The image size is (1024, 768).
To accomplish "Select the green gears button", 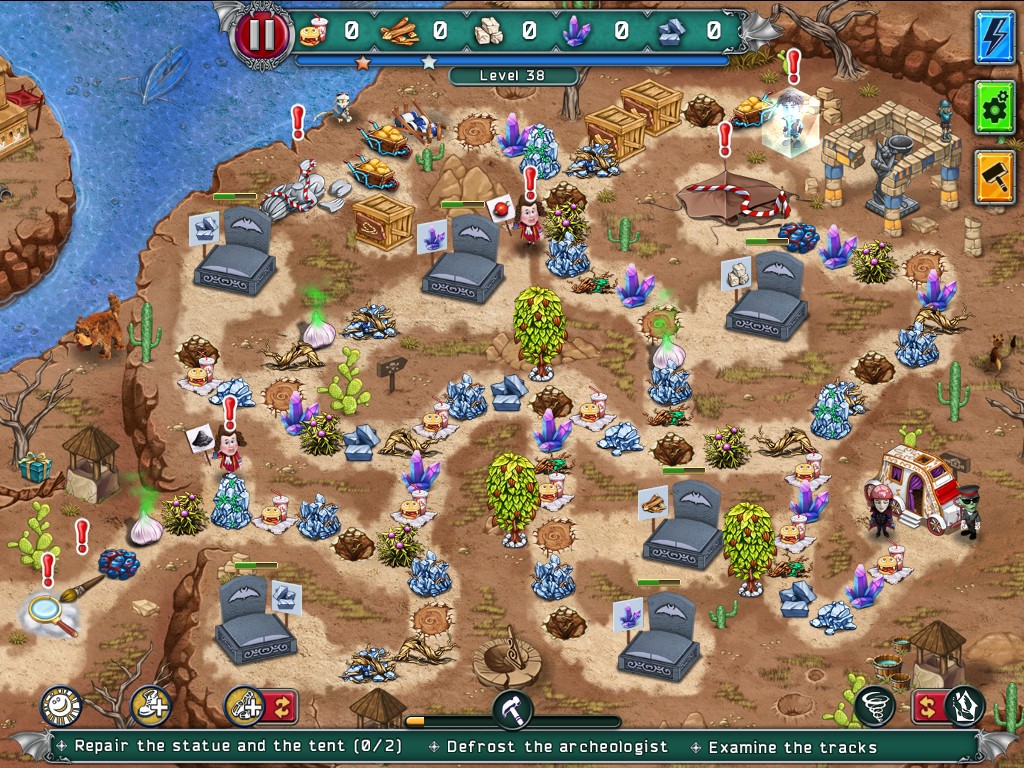I will [x=994, y=108].
